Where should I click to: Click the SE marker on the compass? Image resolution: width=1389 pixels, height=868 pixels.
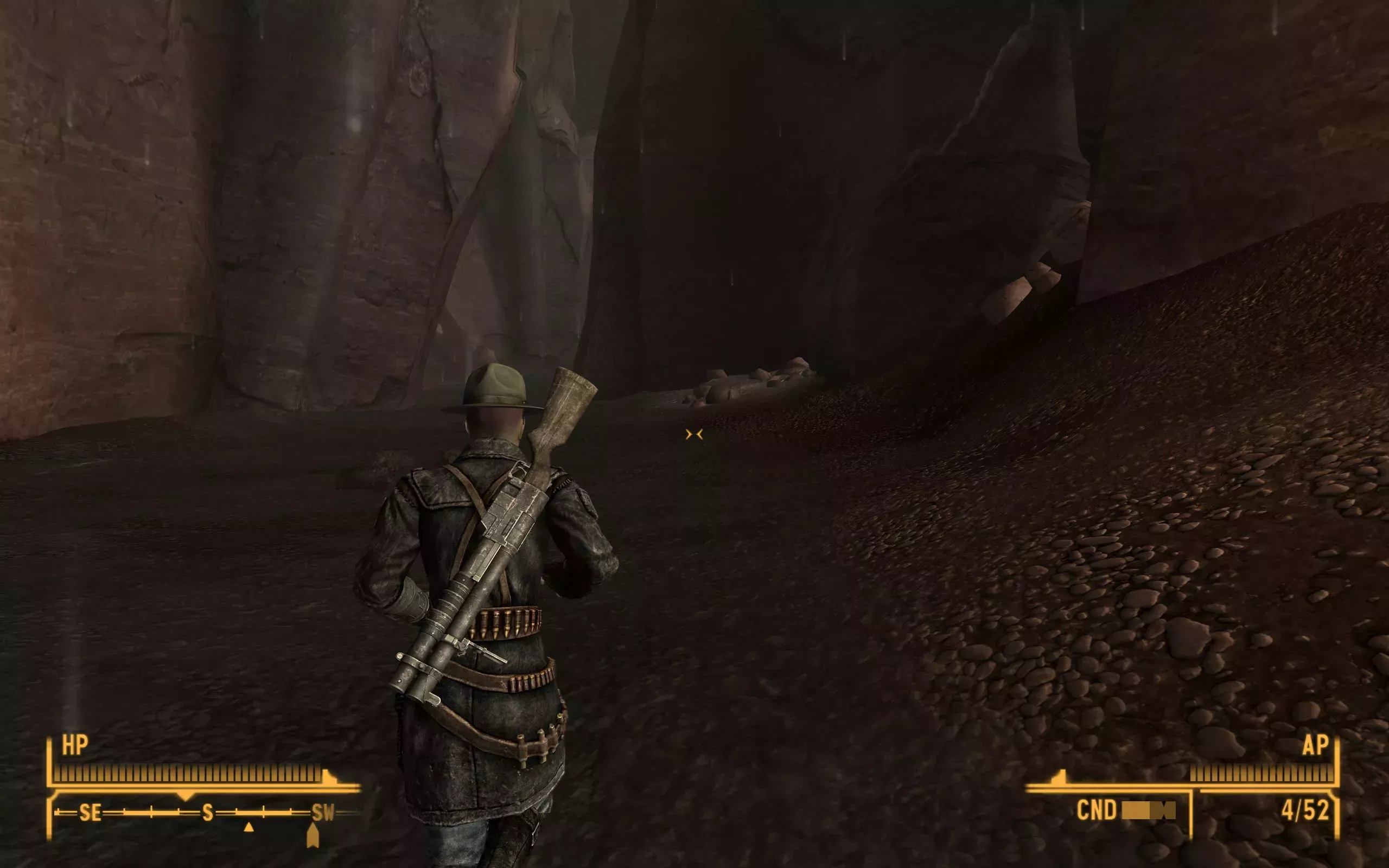coord(91,813)
